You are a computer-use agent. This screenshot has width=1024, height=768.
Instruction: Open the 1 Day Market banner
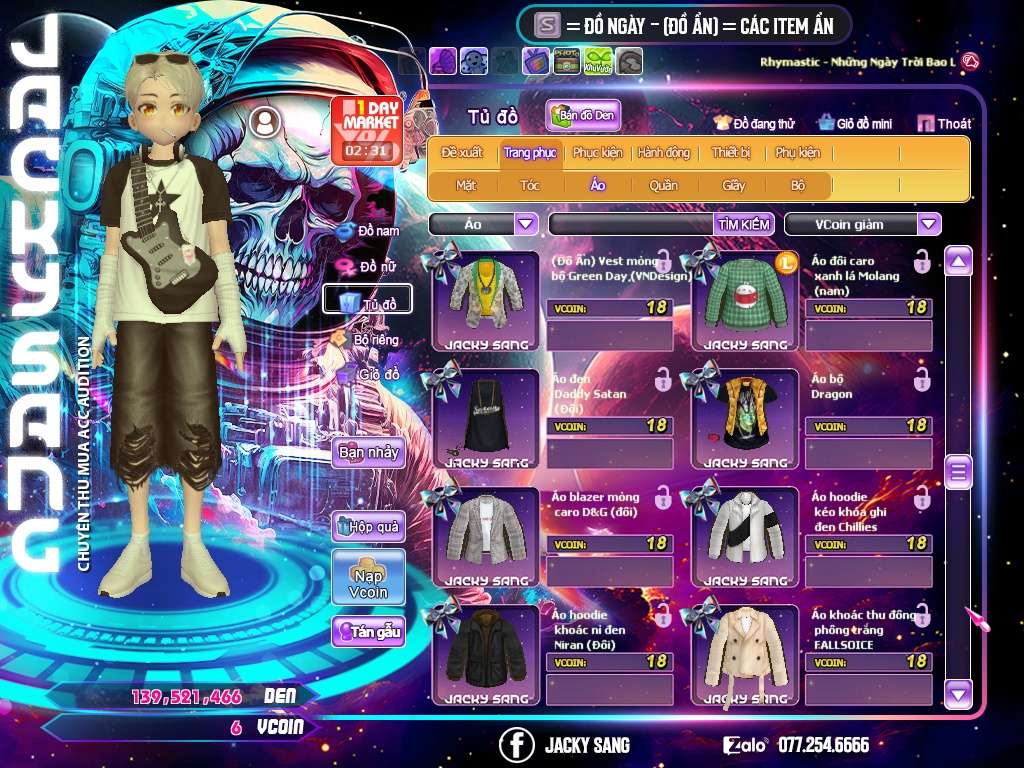pos(366,130)
